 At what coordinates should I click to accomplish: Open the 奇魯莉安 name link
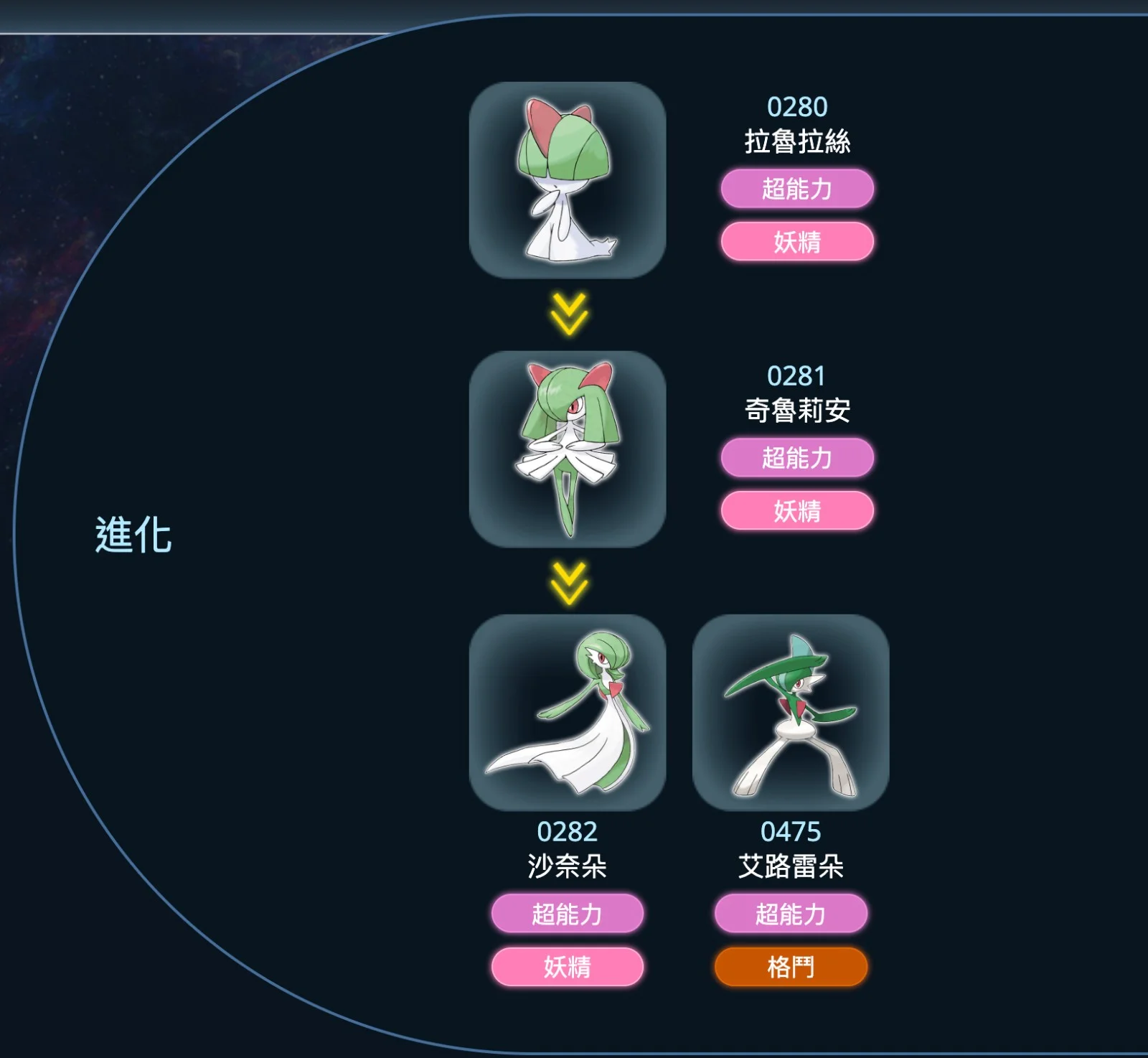(x=797, y=411)
